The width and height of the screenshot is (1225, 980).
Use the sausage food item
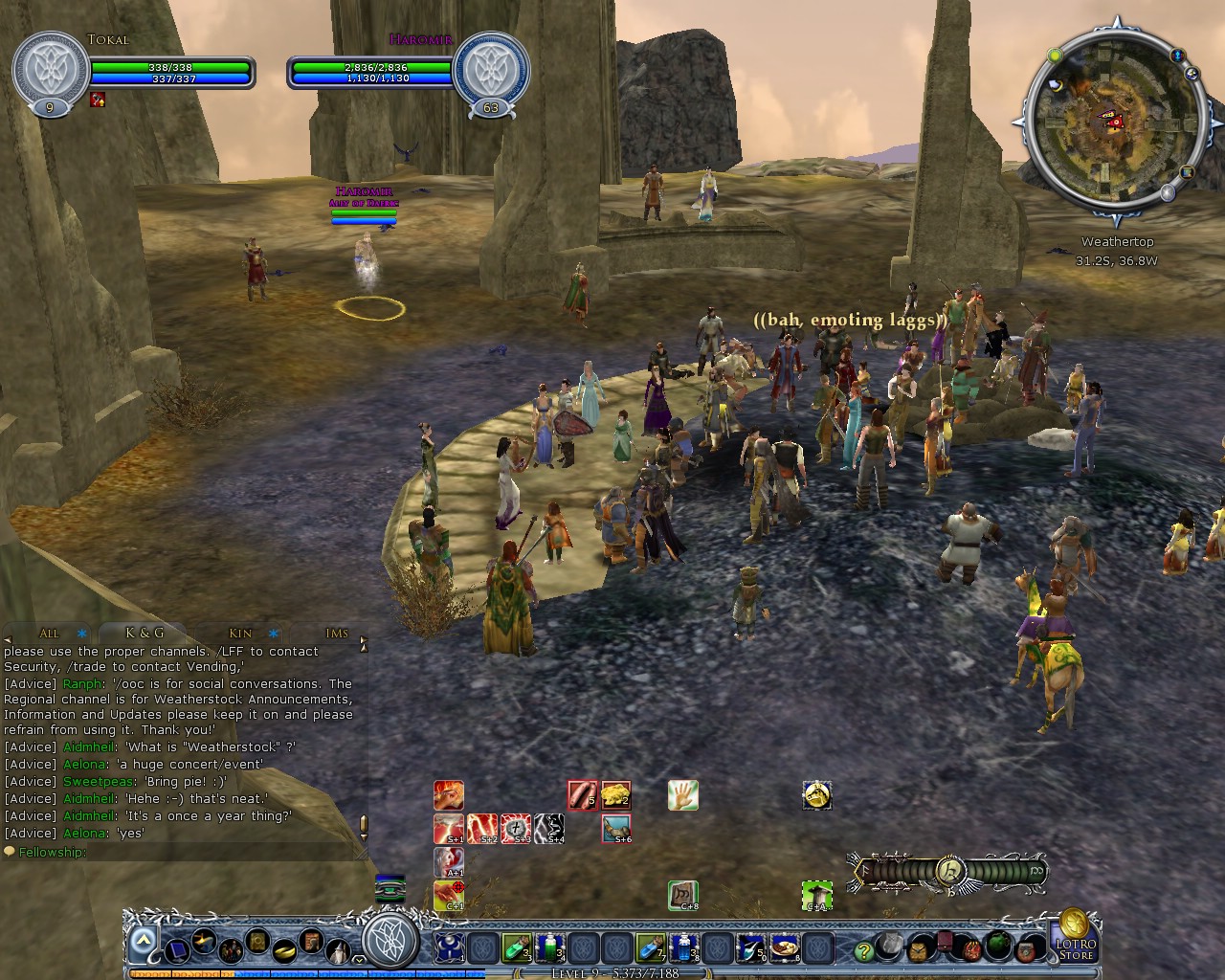coord(582,795)
